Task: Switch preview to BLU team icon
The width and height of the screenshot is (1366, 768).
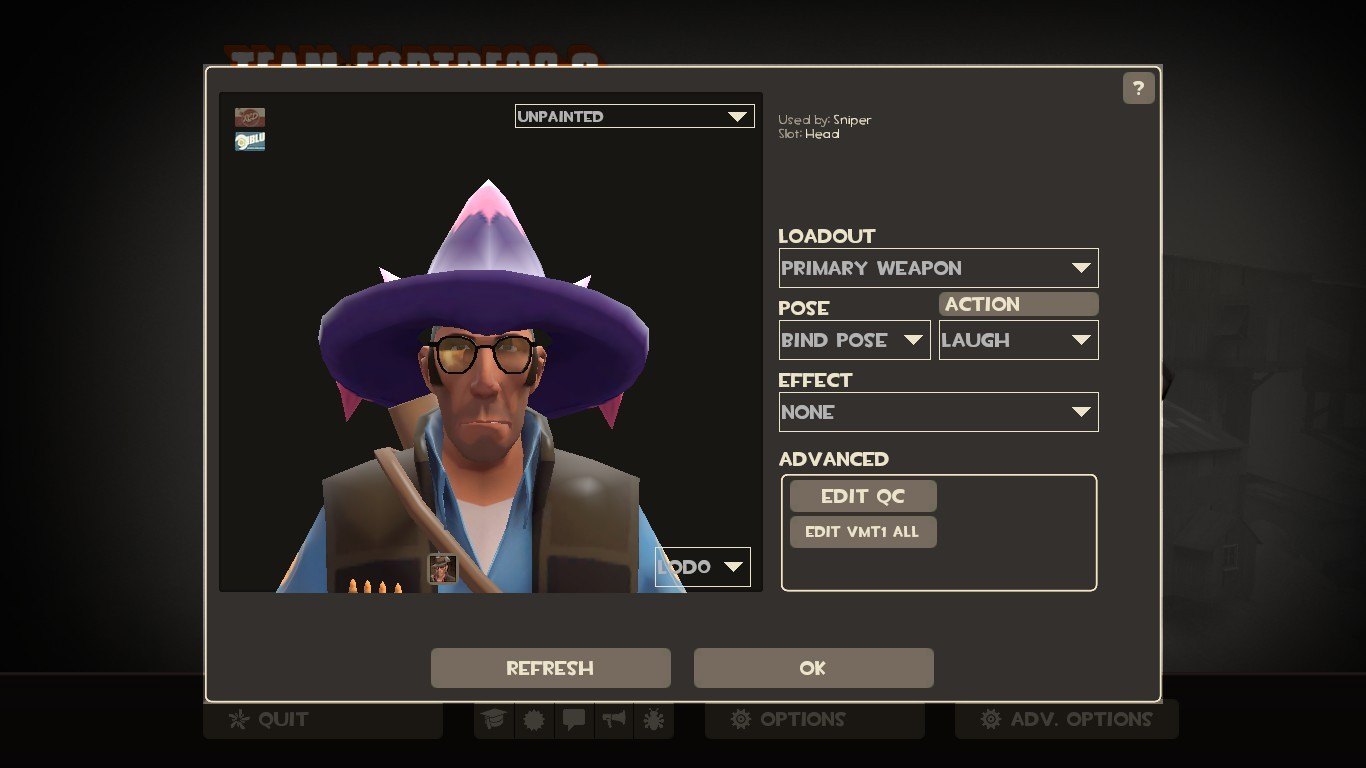Action: click(x=250, y=141)
